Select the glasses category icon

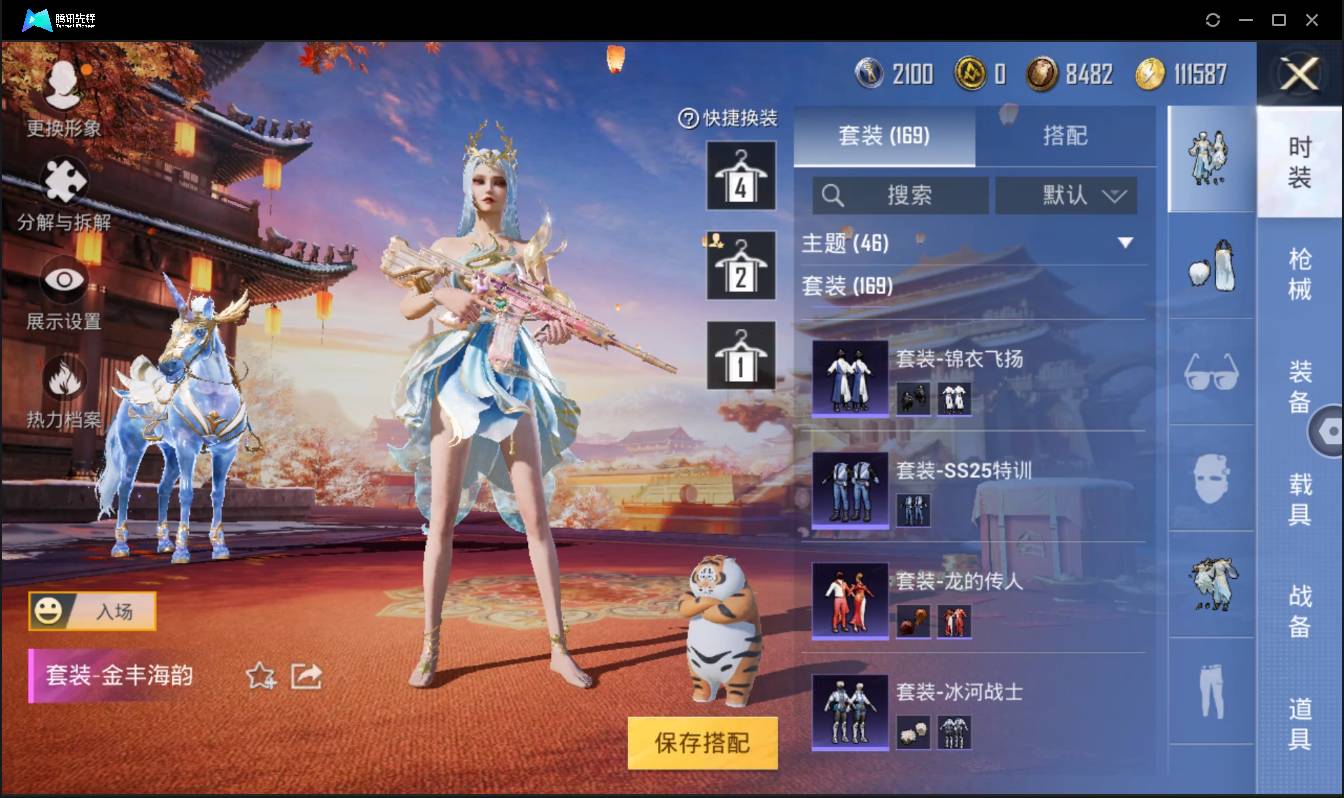(x=1210, y=374)
